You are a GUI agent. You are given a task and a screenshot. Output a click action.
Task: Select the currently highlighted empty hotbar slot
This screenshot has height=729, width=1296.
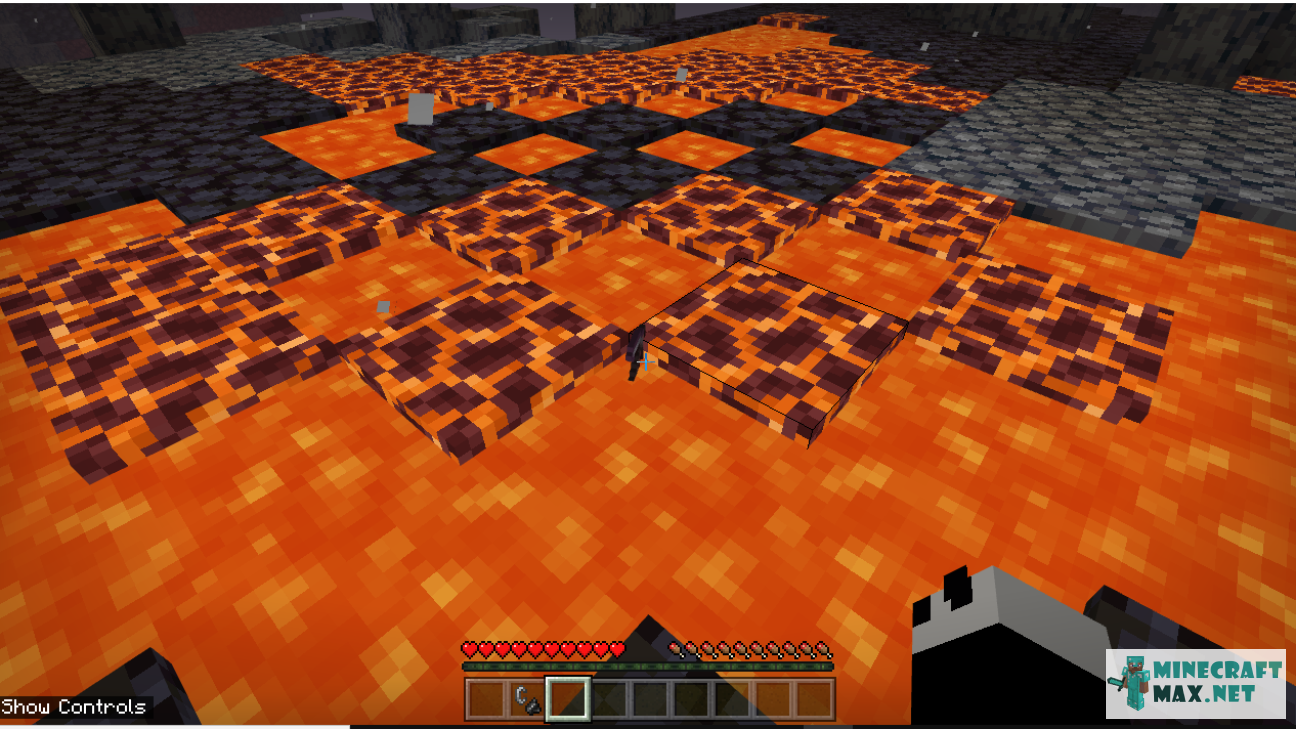pyautogui.click(x=567, y=696)
